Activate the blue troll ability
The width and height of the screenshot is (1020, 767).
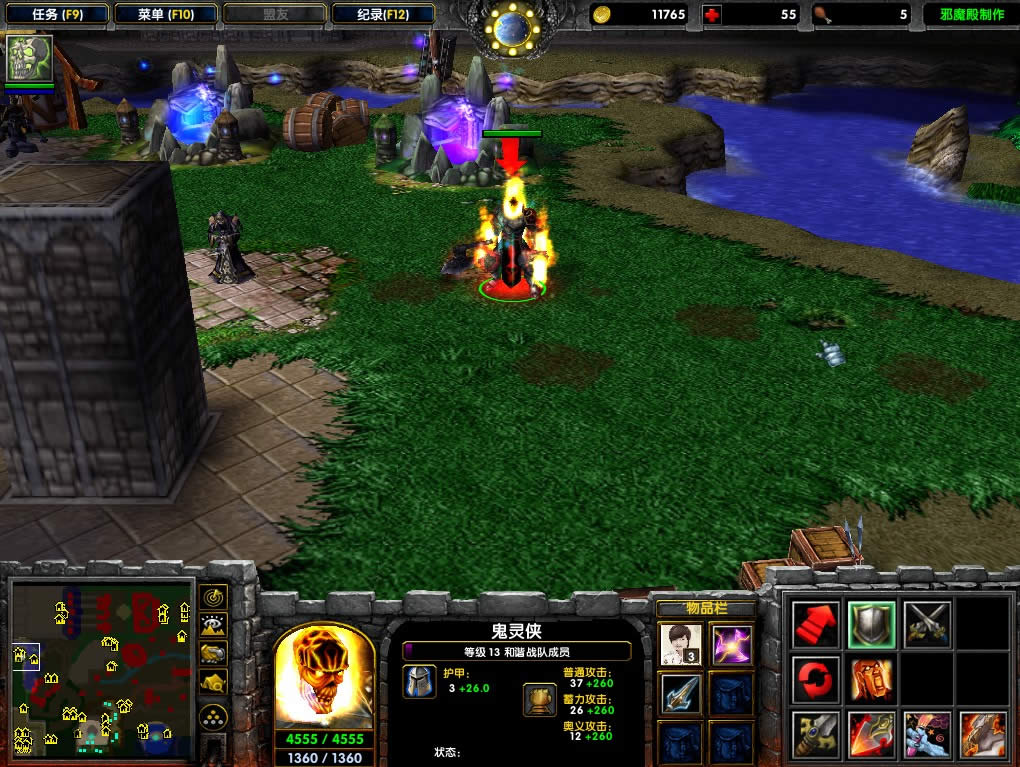point(926,735)
